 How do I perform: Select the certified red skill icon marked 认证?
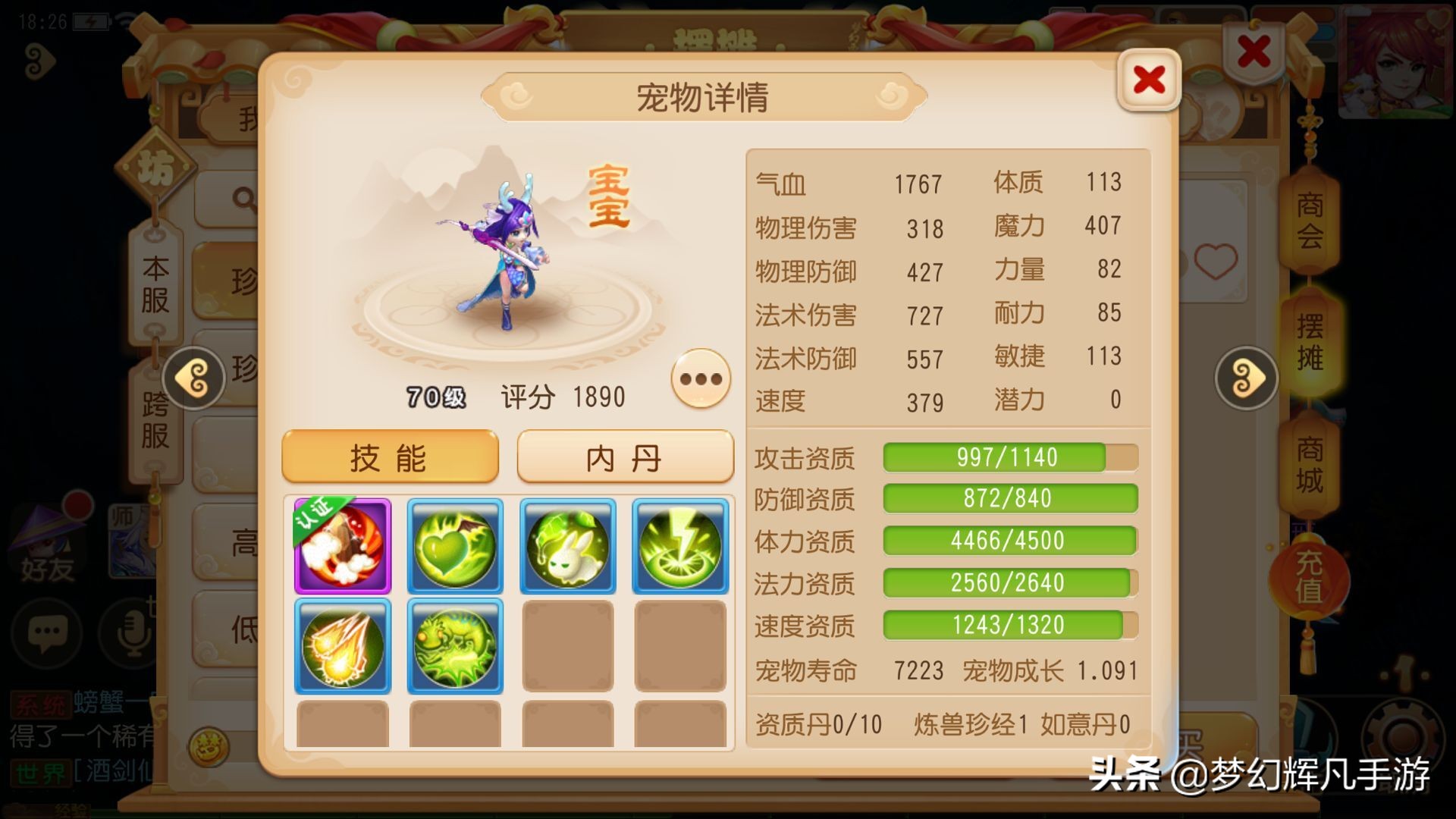342,544
